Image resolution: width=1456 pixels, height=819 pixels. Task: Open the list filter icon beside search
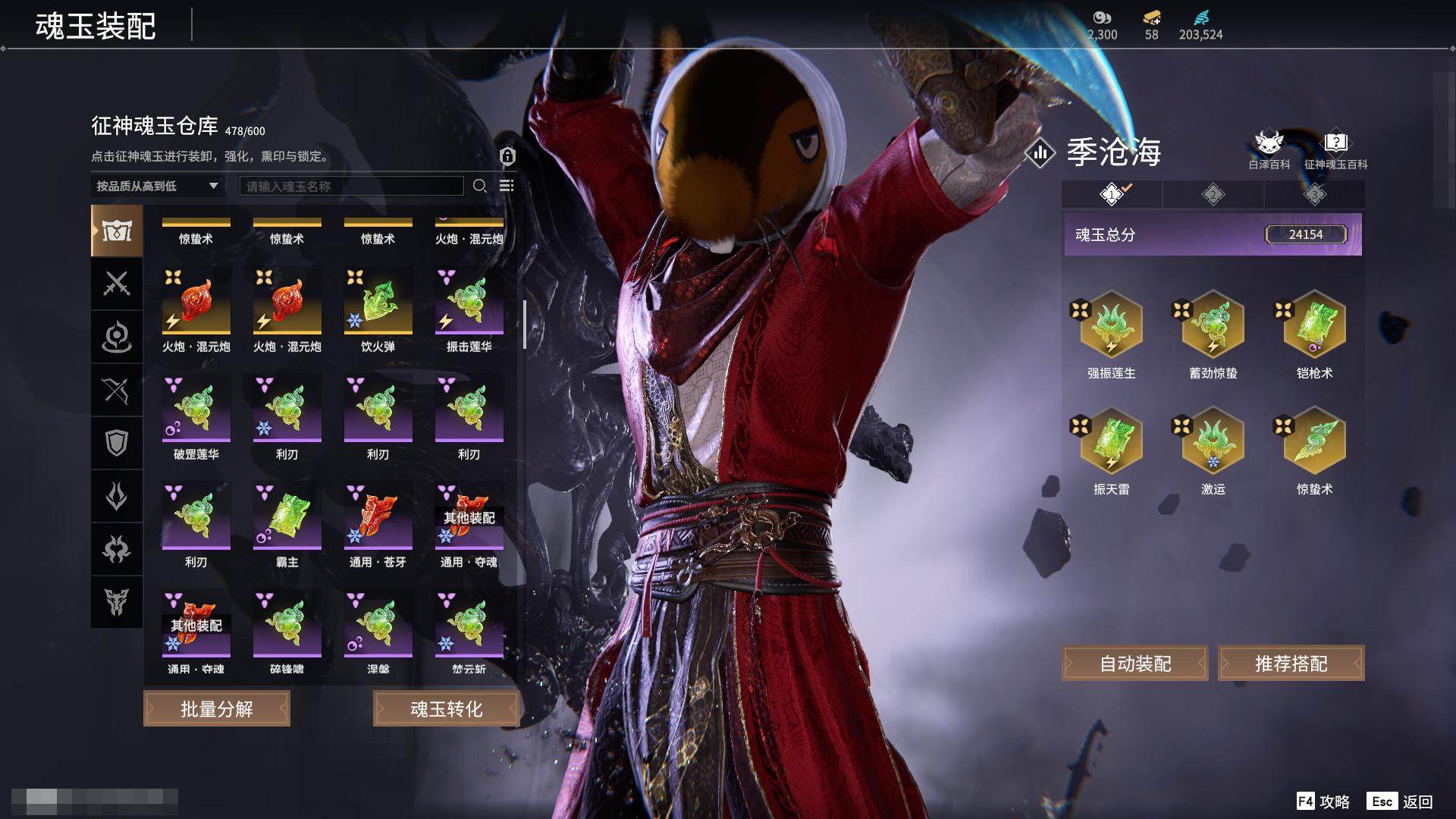(x=507, y=186)
